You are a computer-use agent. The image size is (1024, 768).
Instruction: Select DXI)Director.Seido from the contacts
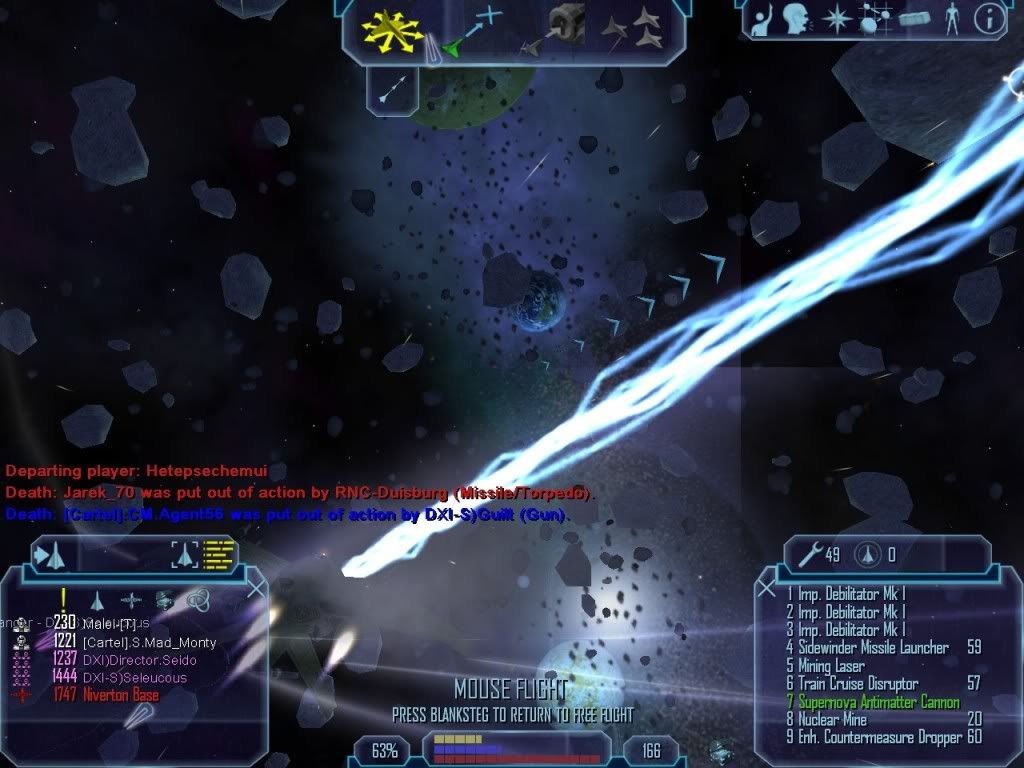[x=139, y=660]
